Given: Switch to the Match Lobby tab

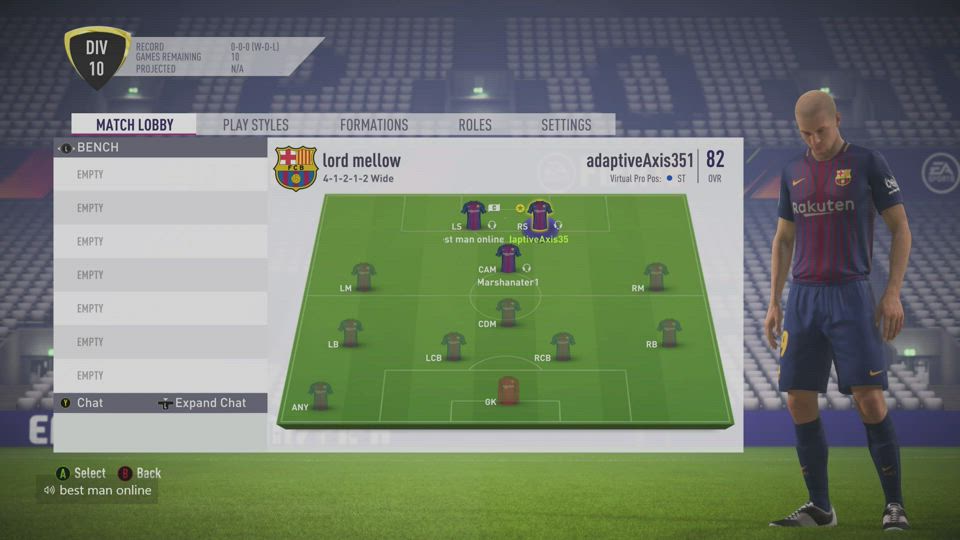Looking at the screenshot, I should [134, 125].
